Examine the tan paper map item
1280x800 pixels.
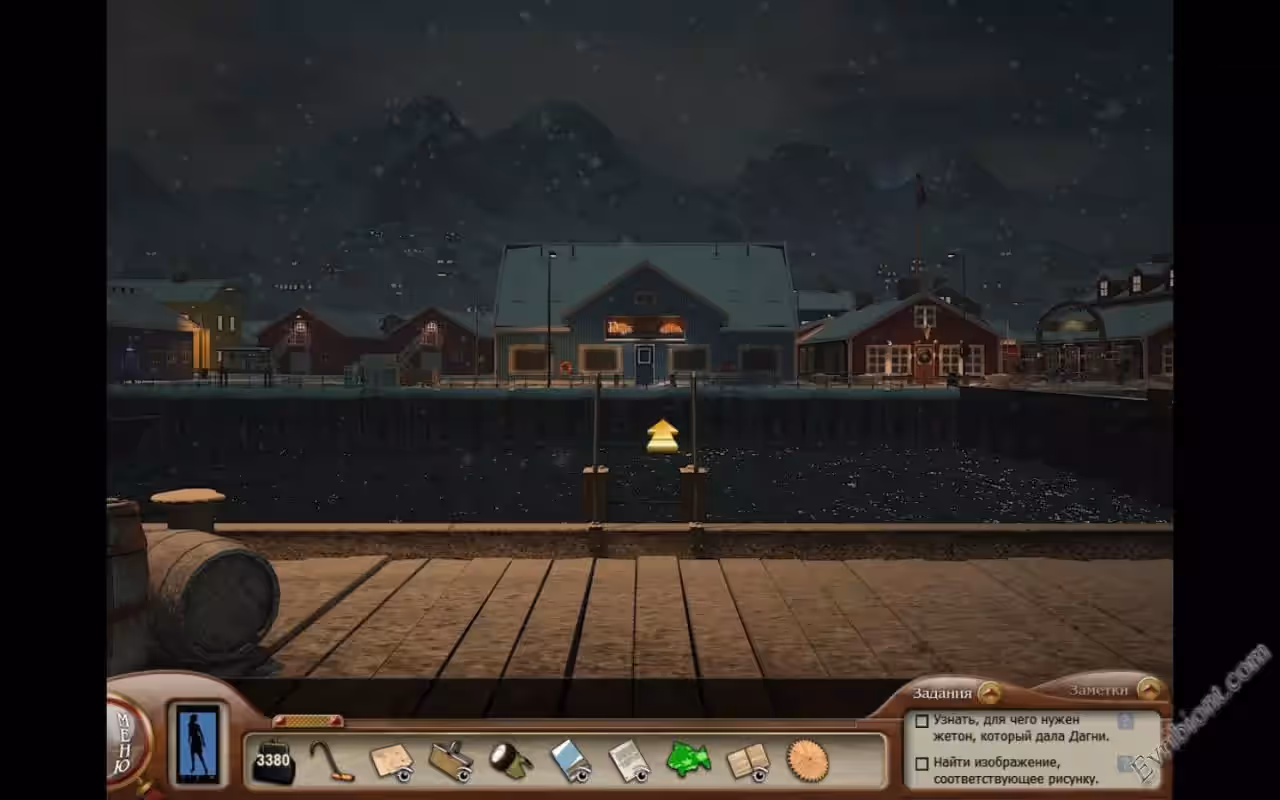pyautogui.click(x=391, y=761)
